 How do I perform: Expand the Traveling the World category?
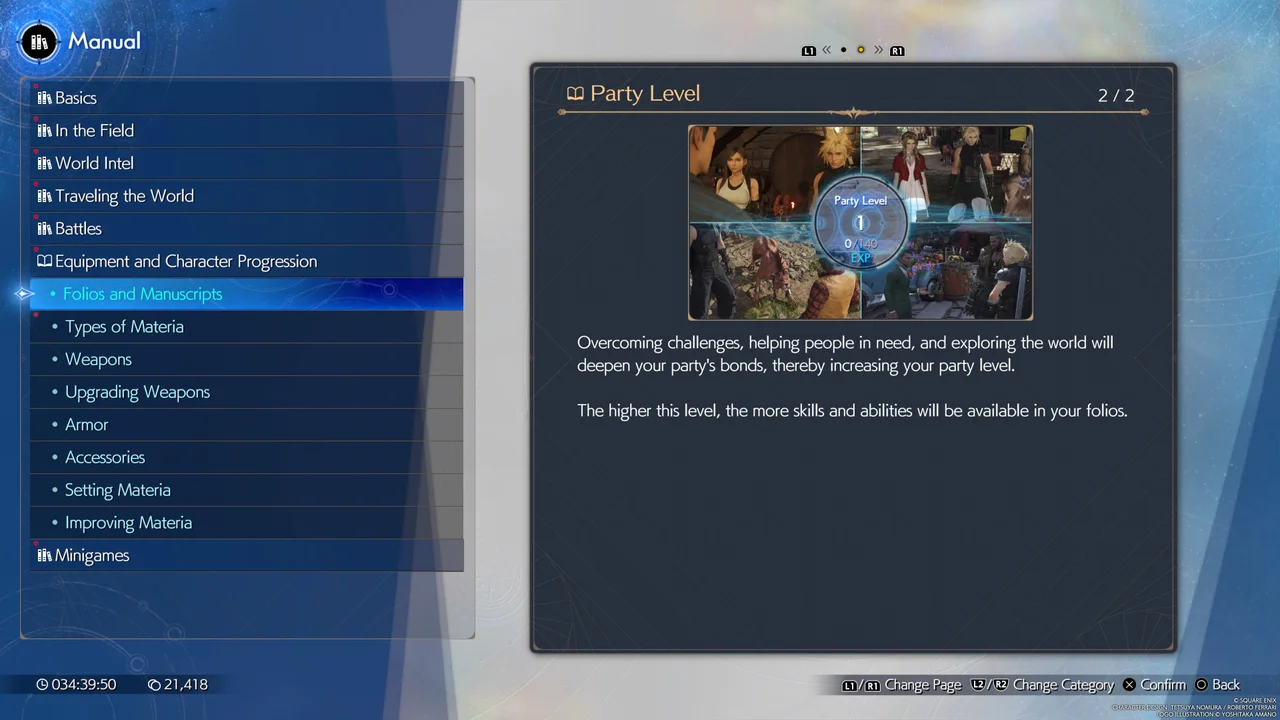tap(125, 196)
